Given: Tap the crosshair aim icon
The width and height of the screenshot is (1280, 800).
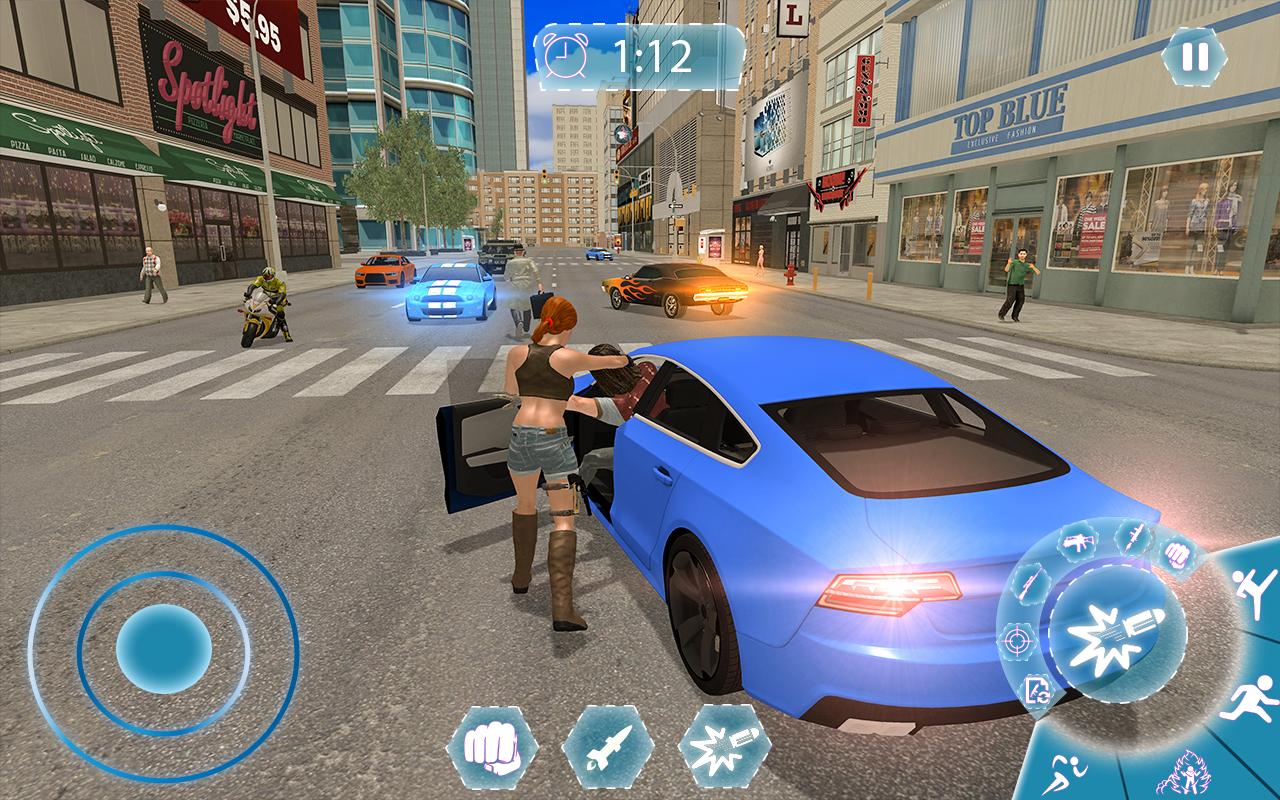Looking at the screenshot, I should (x=1016, y=639).
